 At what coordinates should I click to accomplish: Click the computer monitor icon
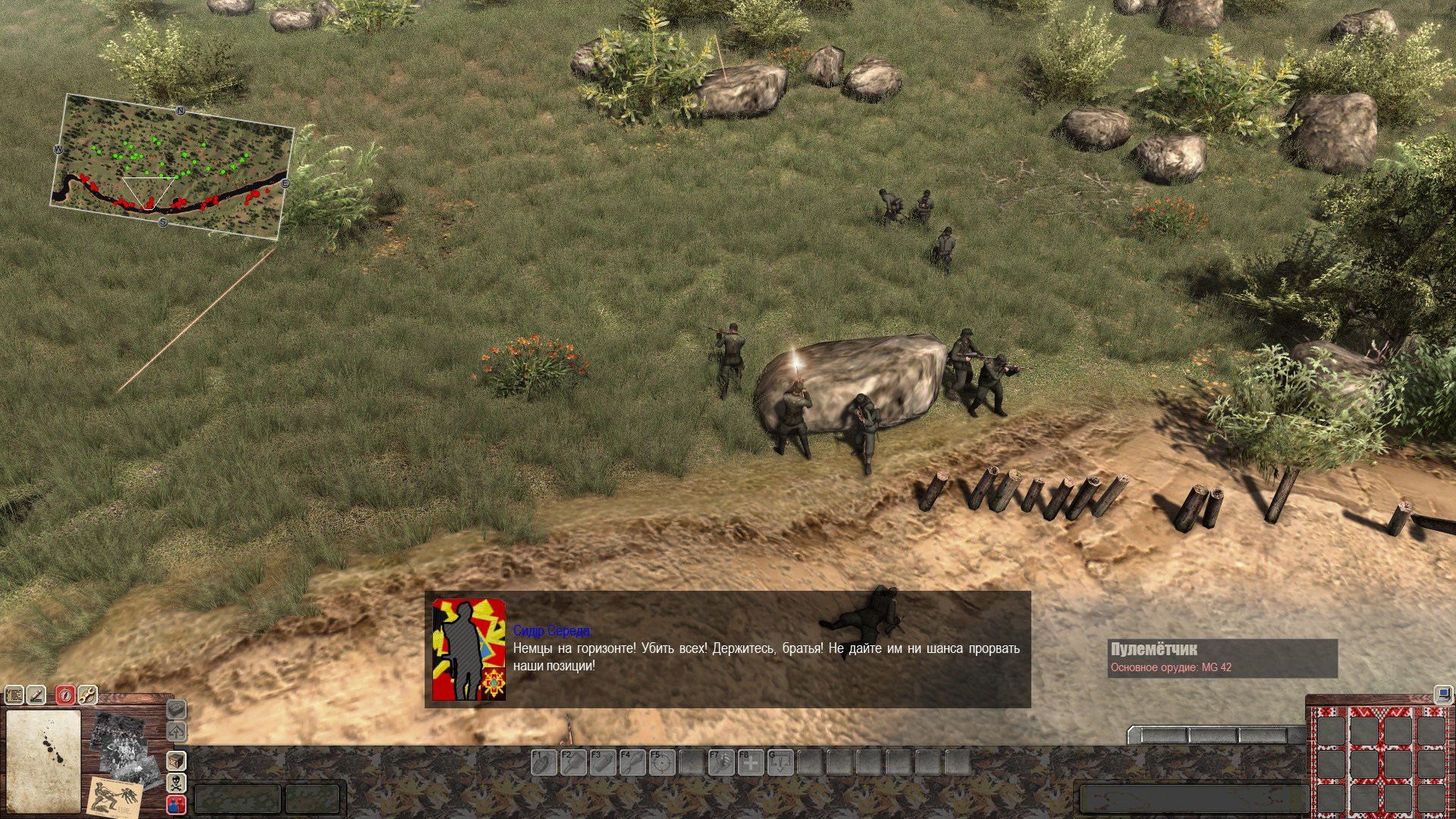point(1442,695)
